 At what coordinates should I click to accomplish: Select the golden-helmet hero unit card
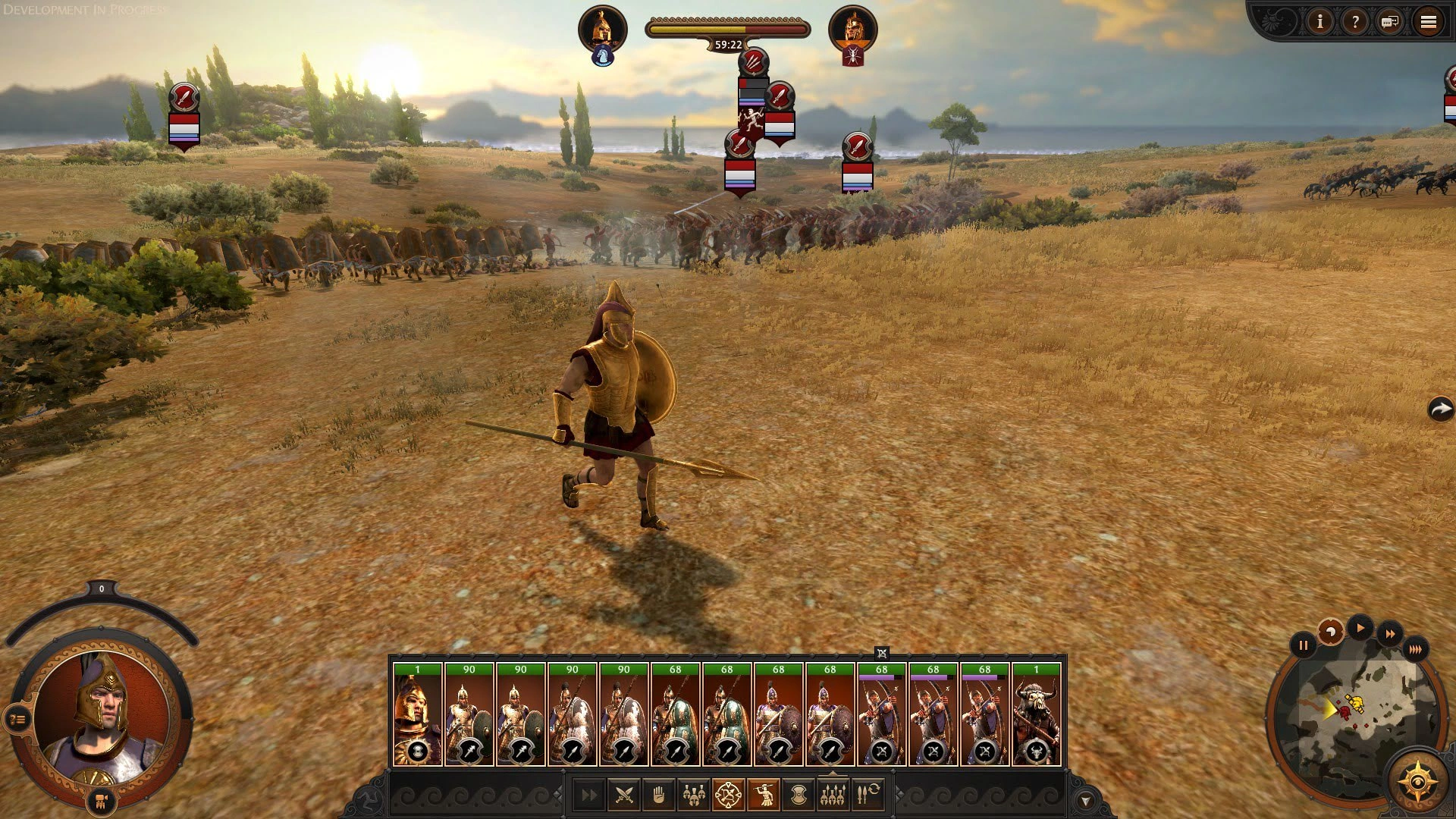tap(417, 714)
